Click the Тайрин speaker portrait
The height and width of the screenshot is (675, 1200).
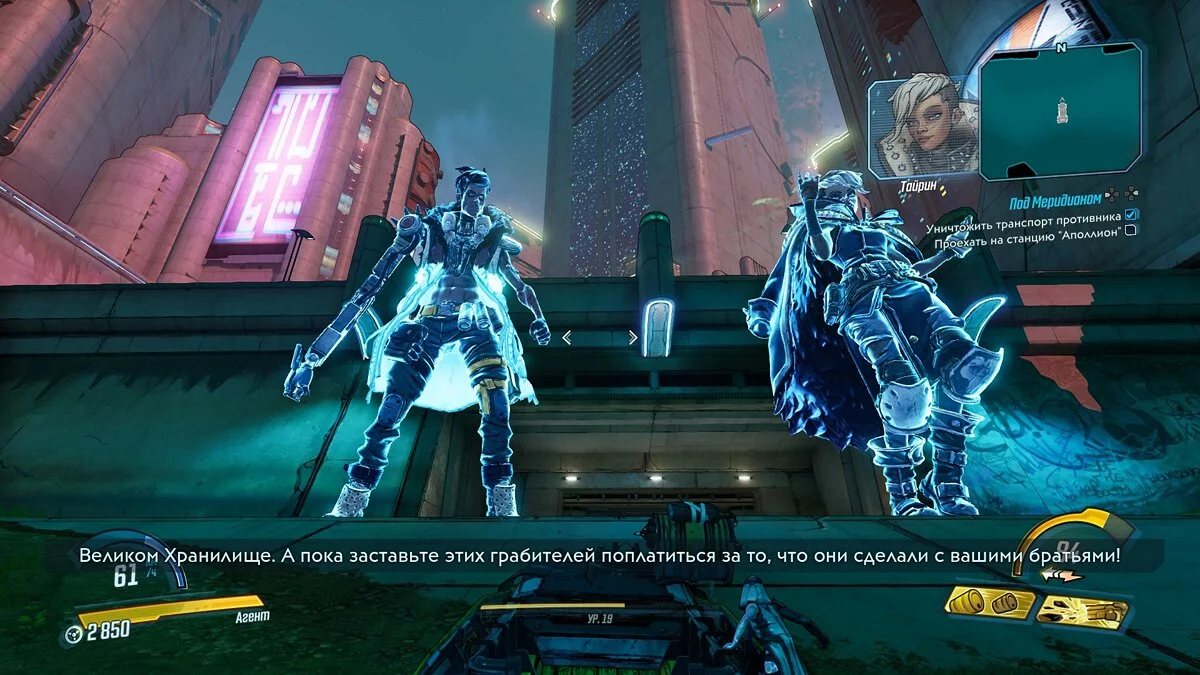919,127
